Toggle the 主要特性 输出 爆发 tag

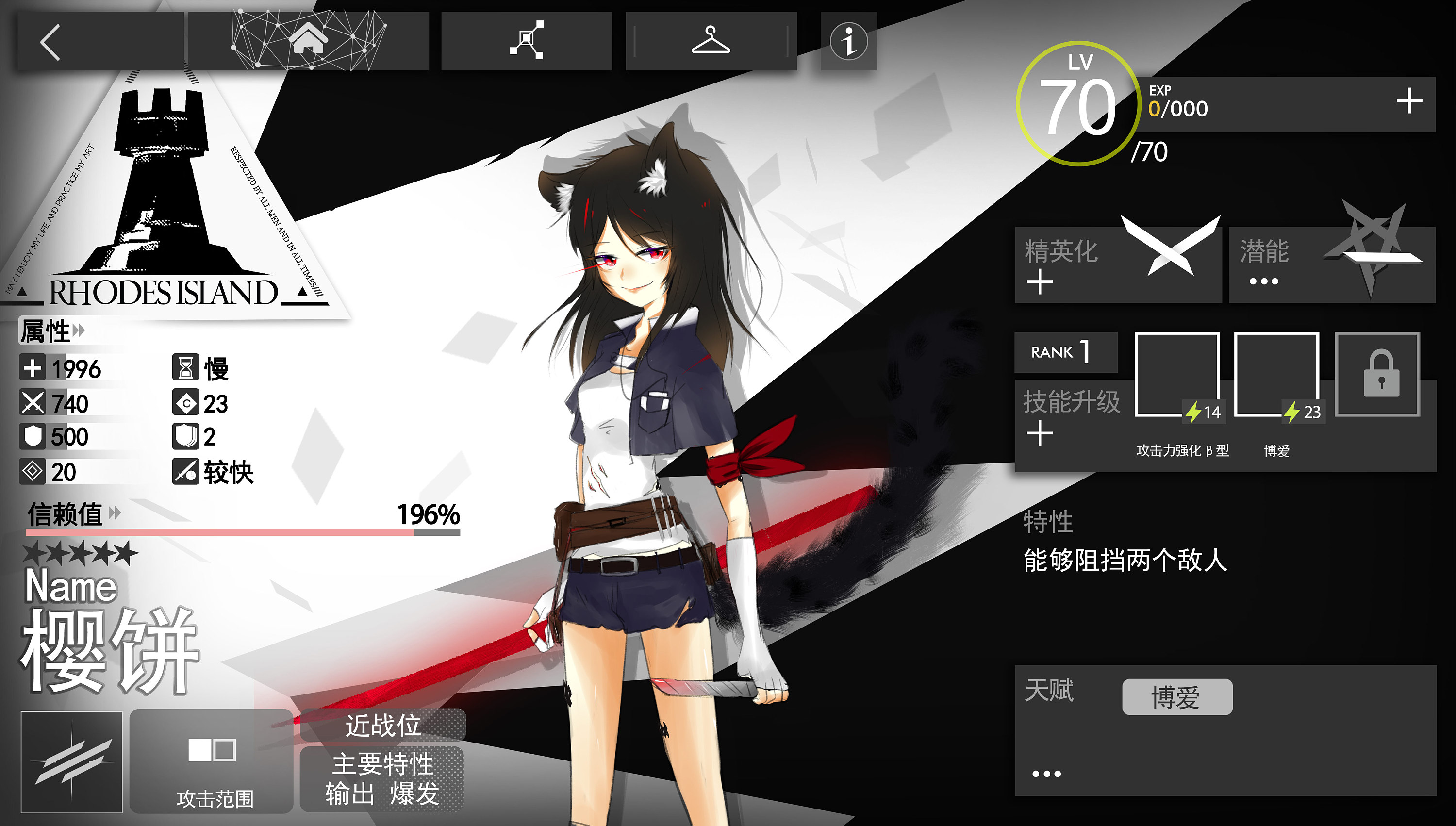[383, 776]
